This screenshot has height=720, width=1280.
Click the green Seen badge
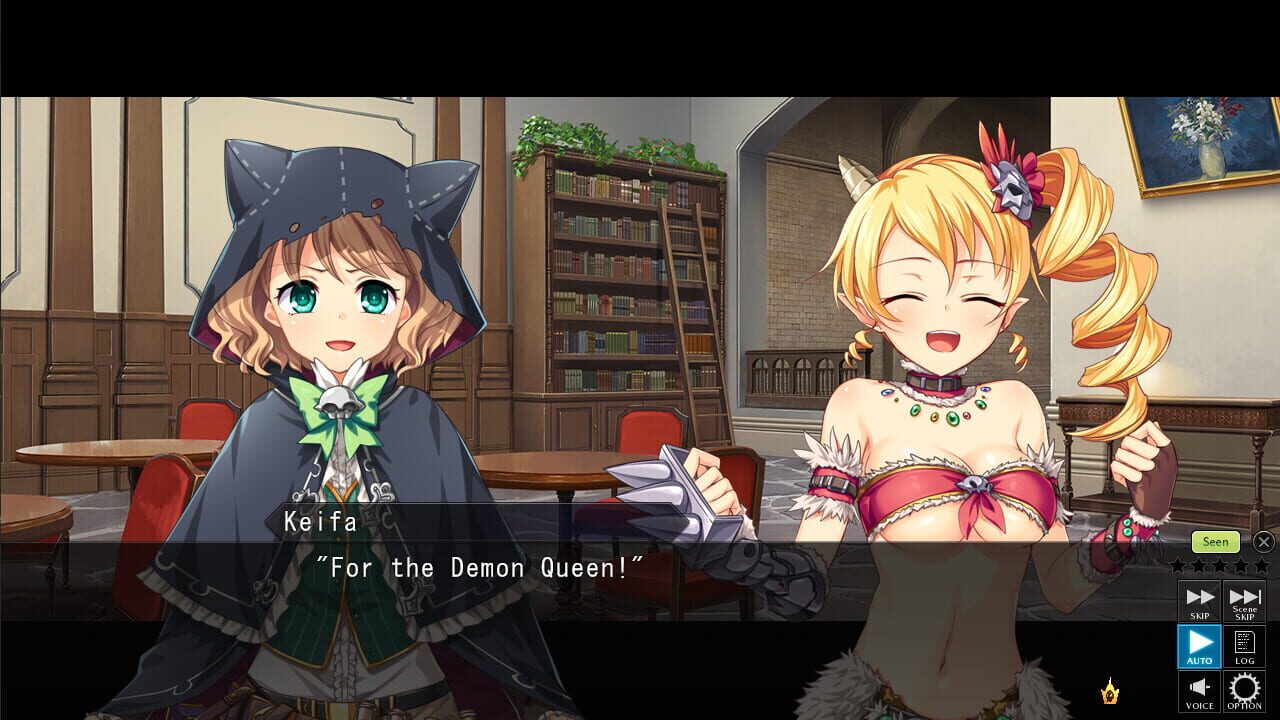click(1216, 542)
